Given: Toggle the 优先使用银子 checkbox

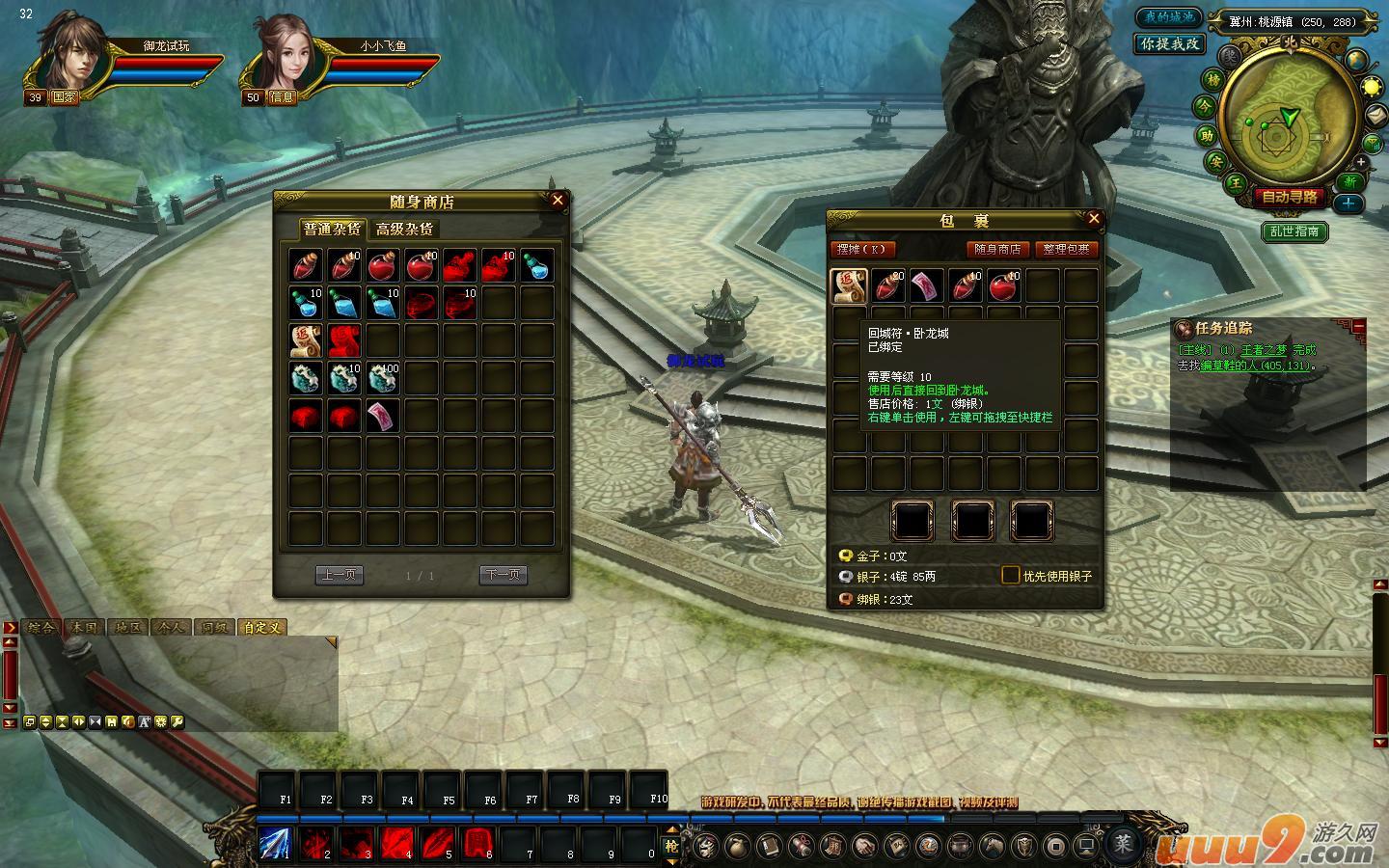Looking at the screenshot, I should pyautogui.click(x=1010, y=575).
